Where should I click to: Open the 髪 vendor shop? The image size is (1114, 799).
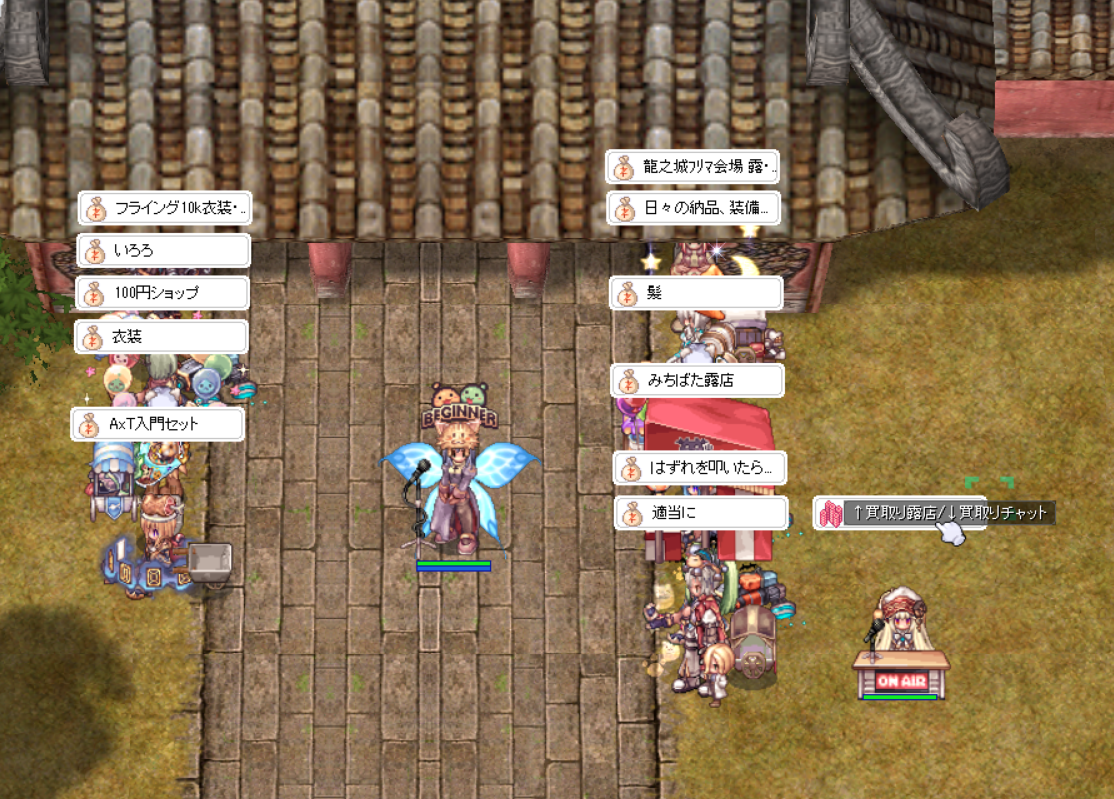click(696, 294)
